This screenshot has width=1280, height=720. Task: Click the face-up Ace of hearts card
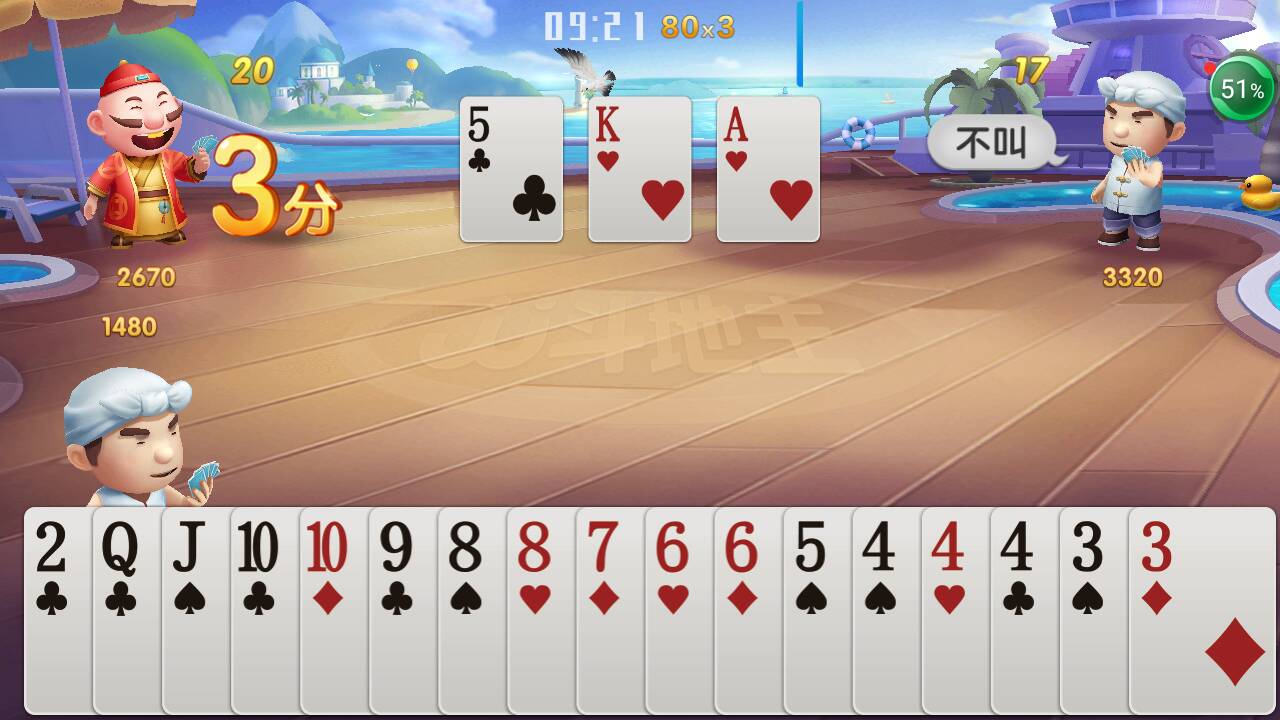tap(767, 167)
